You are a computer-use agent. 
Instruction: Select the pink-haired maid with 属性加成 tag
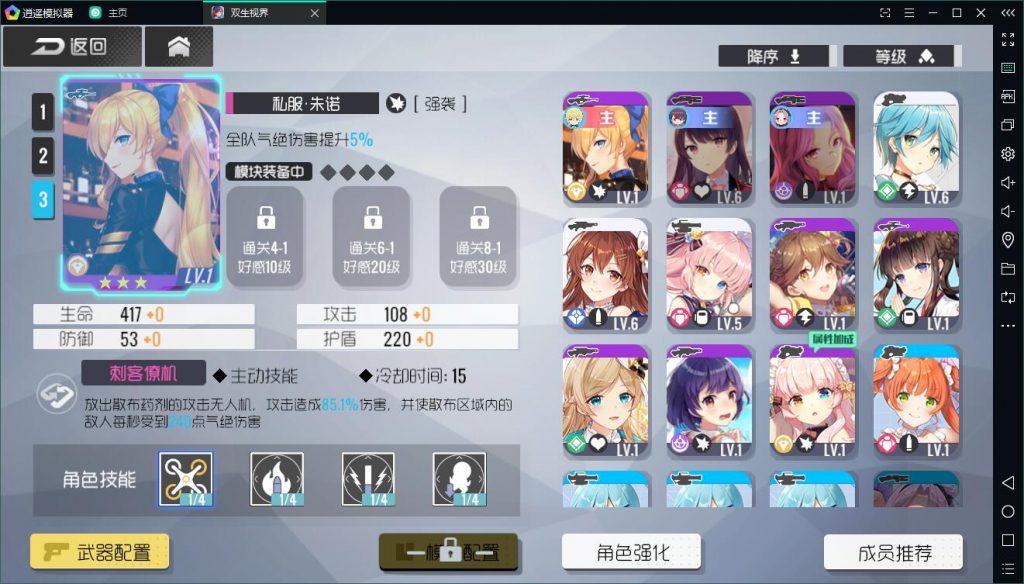pyautogui.click(x=812, y=401)
